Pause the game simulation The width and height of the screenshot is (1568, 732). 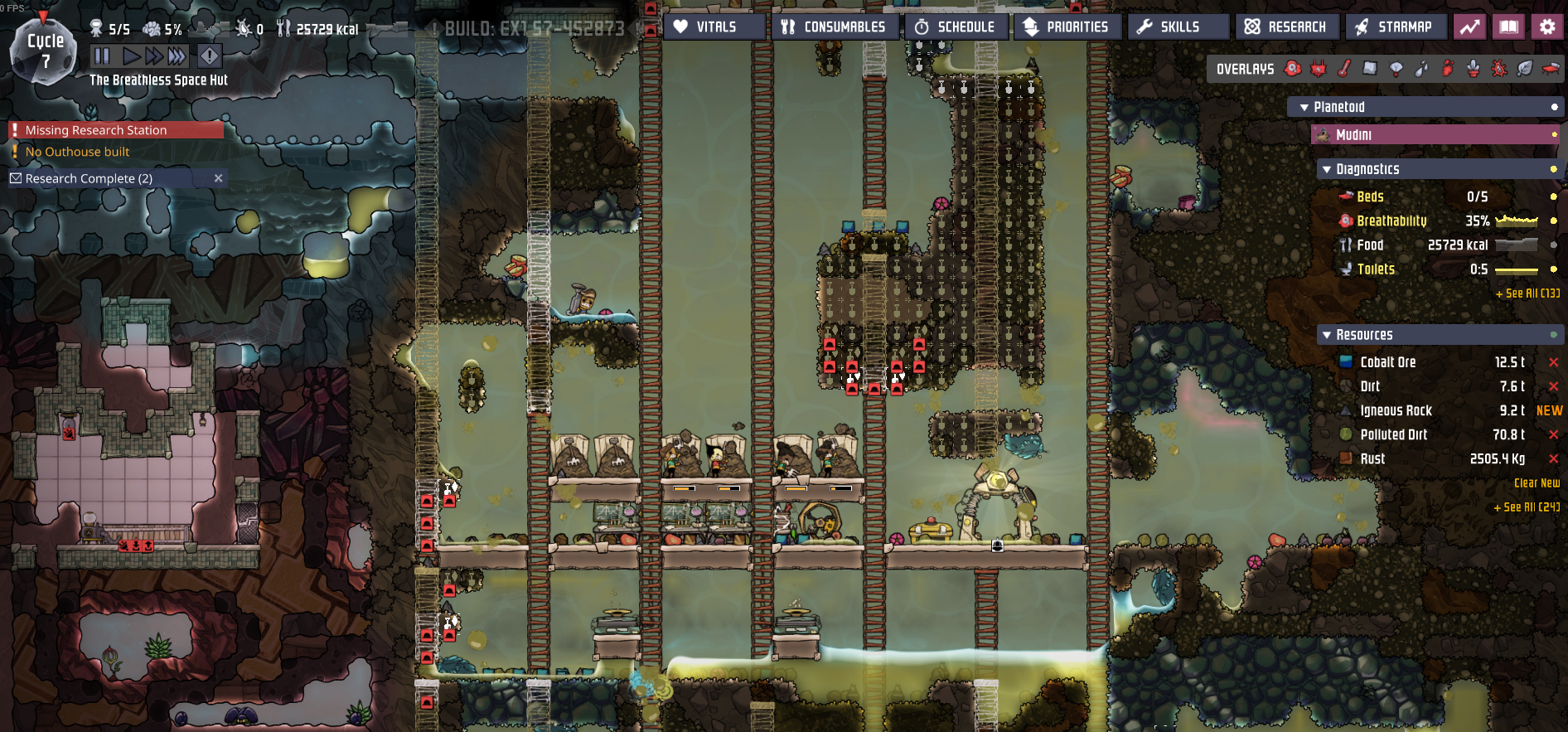(102, 56)
